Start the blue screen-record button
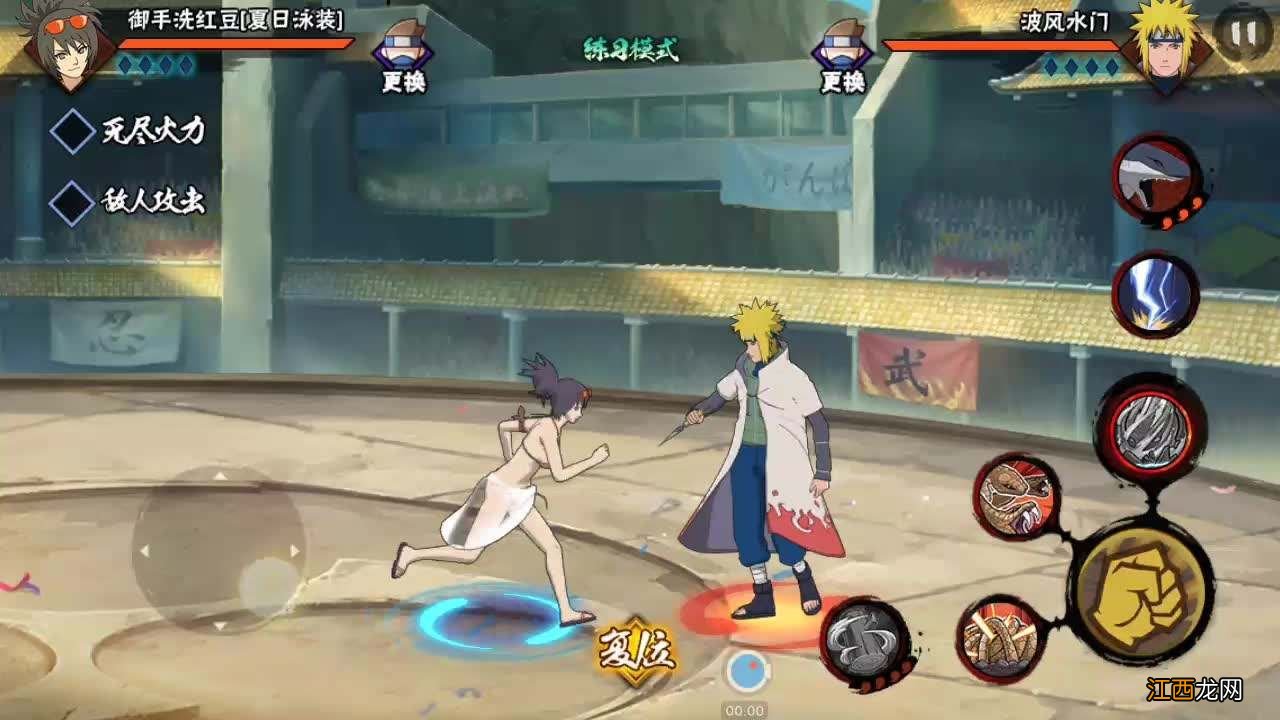Screen dimensions: 1280x720 pyautogui.click(x=746, y=673)
